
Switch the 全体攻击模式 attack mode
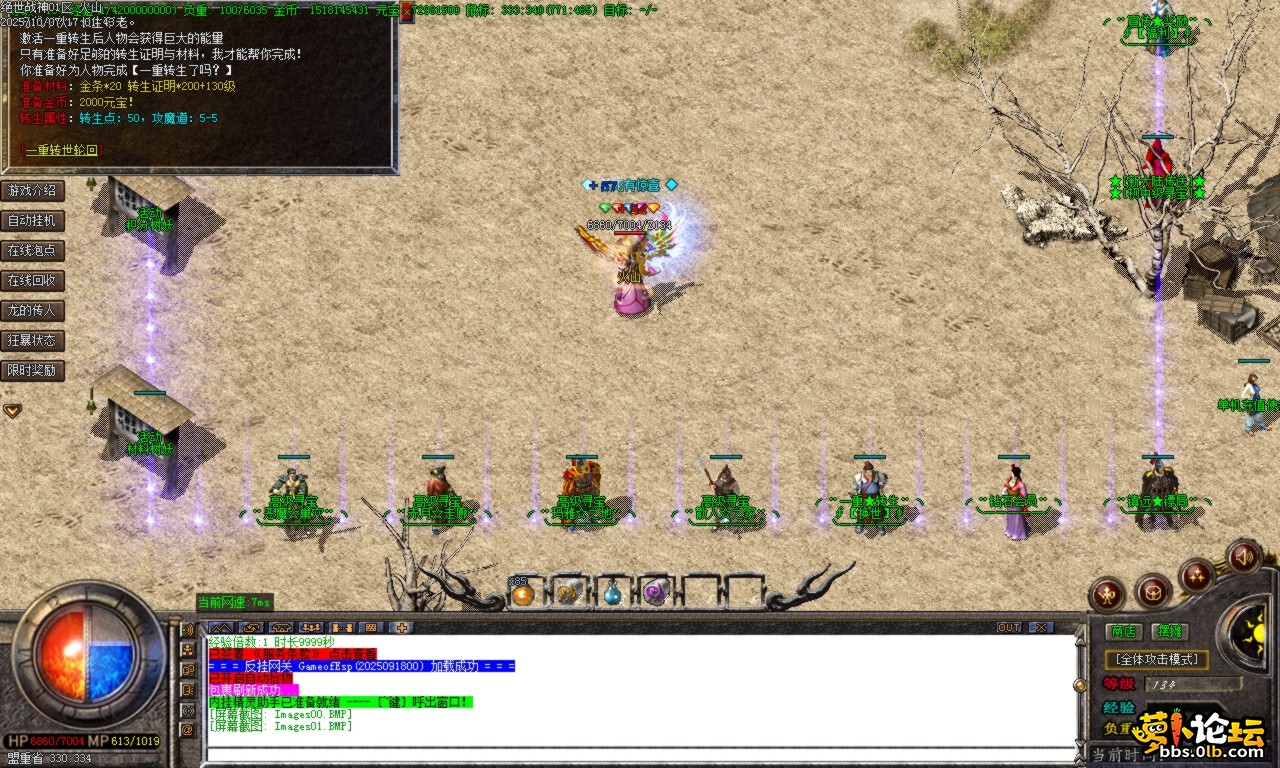click(1157, 660)
